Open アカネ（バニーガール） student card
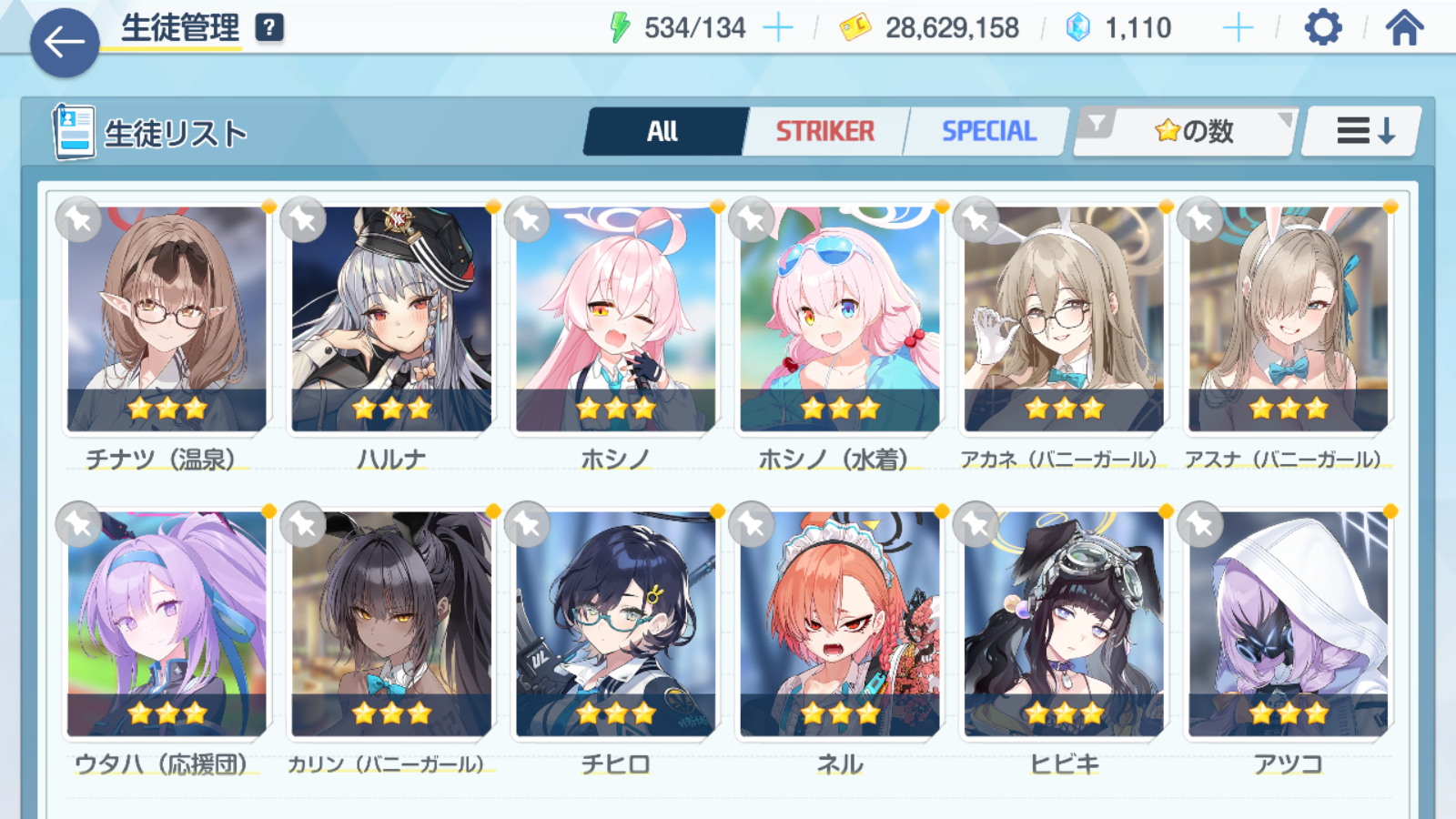Viewport: 1456px width, 819px height. pyautogui.click(x=1063, y=318)
